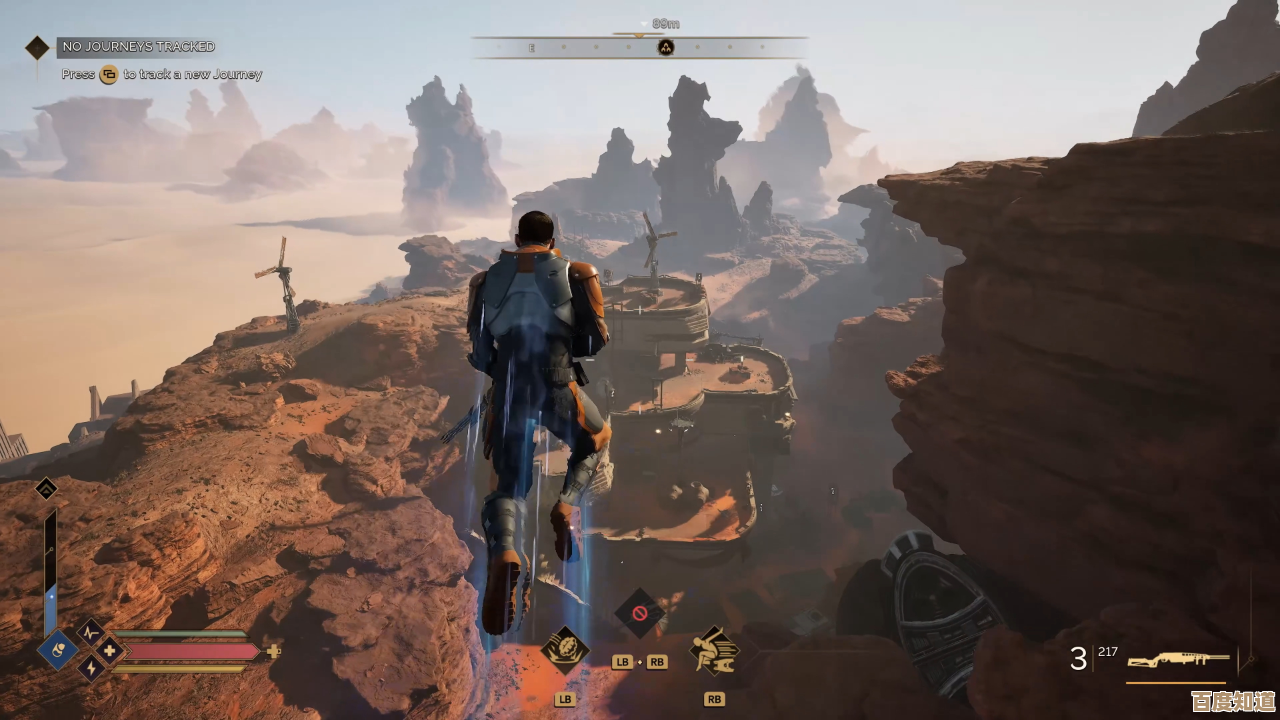Click the blue hydration flask diamond icon
This screenshot has width=1280, height=720.
tap(58, 650)
